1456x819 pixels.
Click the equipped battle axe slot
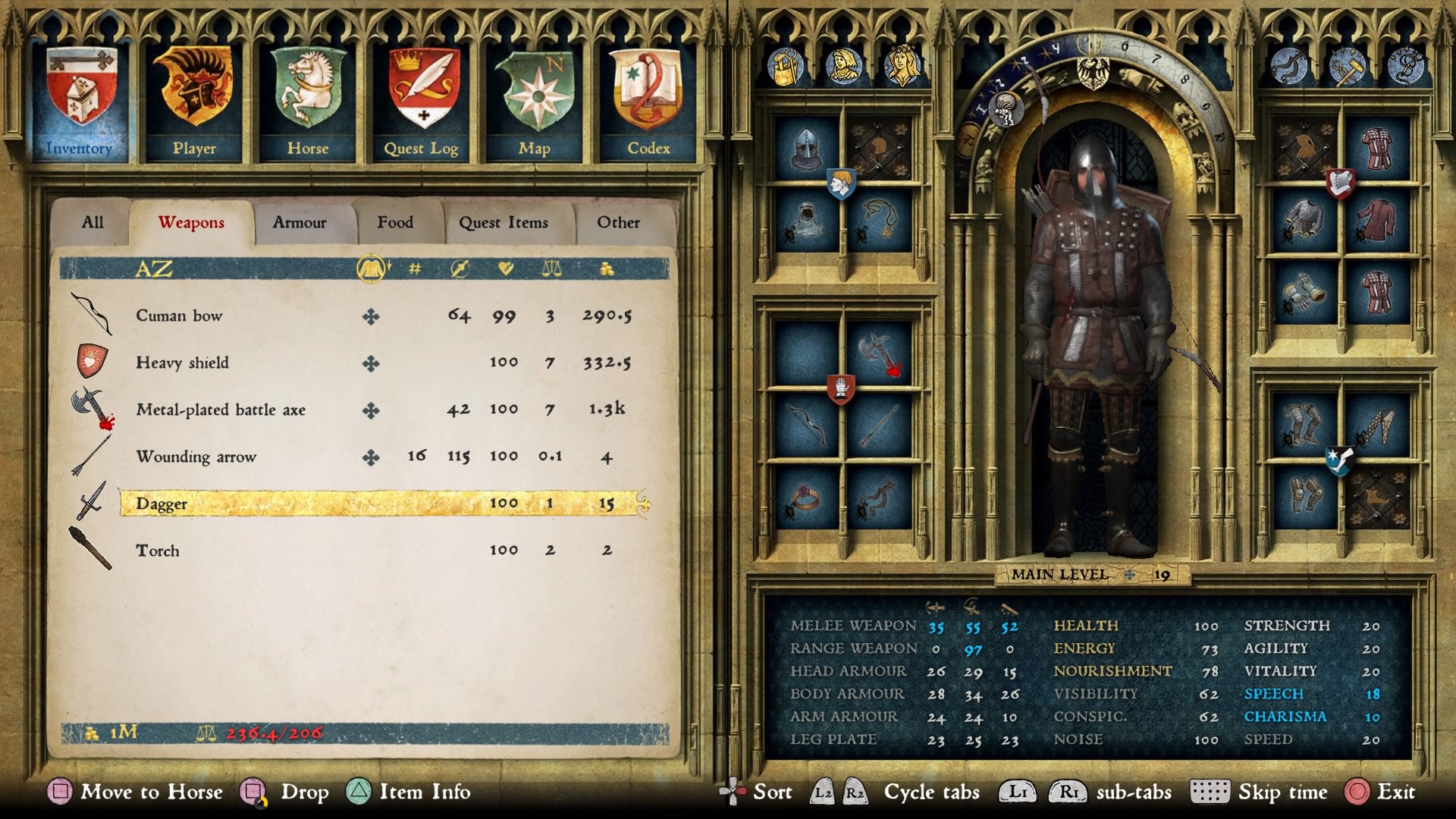pos(878,353)
